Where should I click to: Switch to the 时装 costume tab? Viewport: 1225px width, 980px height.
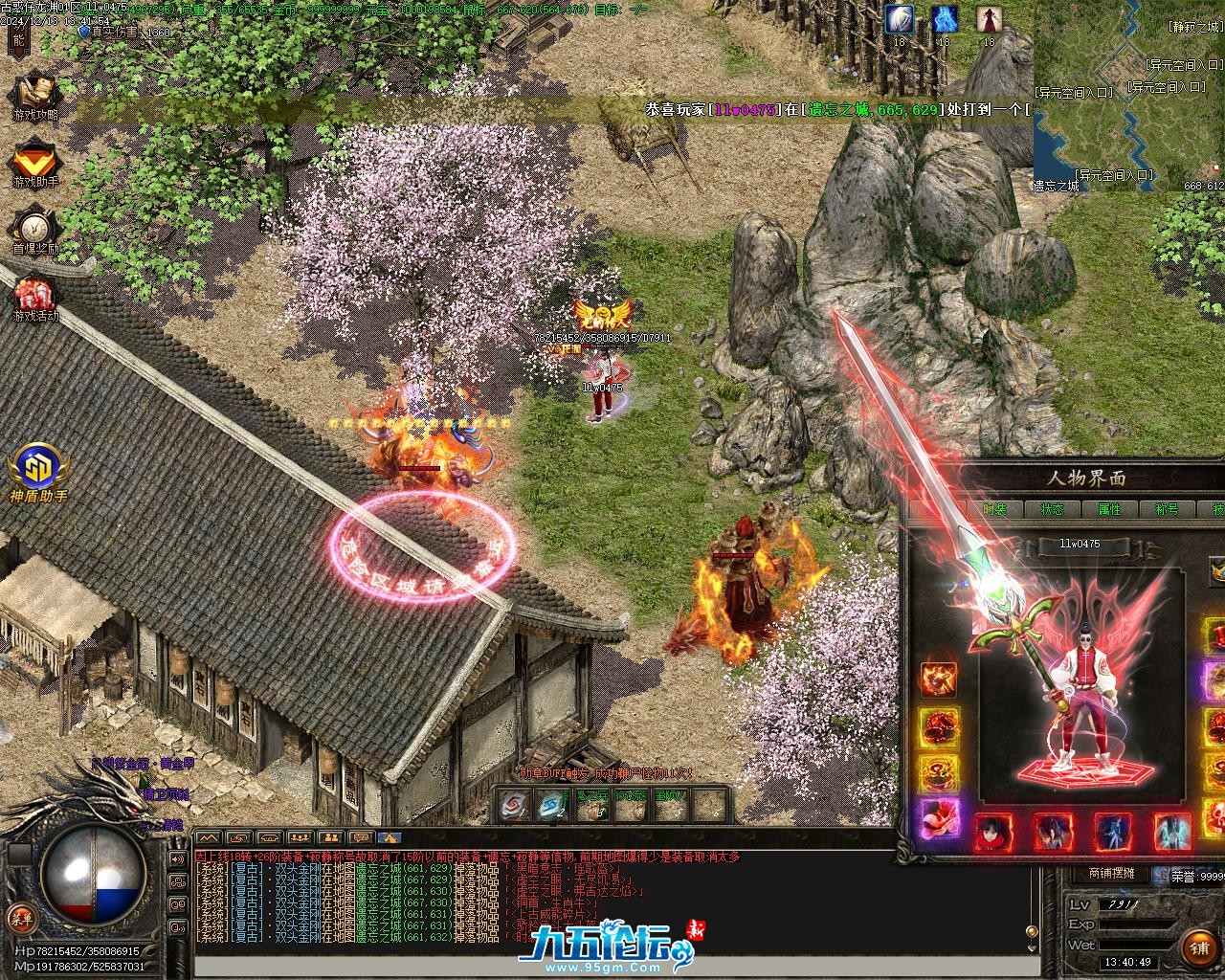pyautogui.click(x=994, y=509)
